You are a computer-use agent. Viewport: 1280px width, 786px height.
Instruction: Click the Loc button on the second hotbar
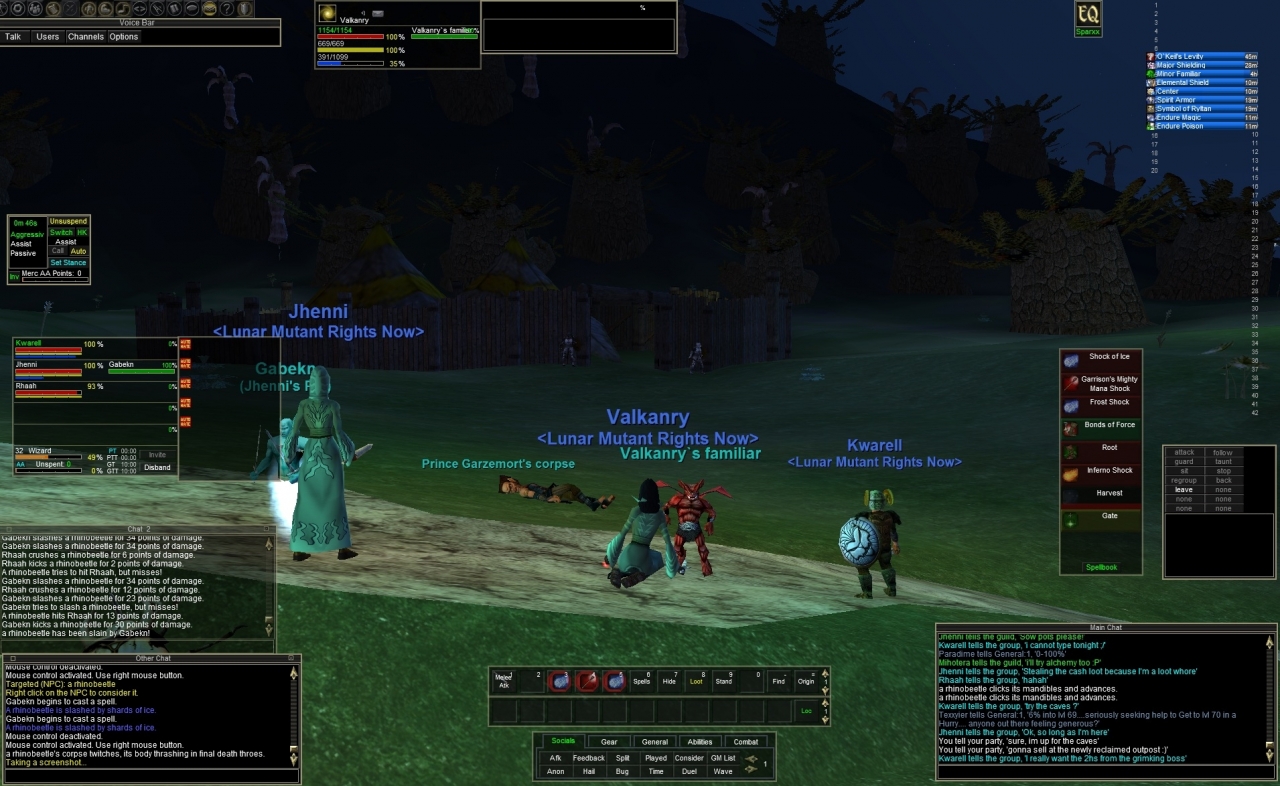tap(806, 711)
